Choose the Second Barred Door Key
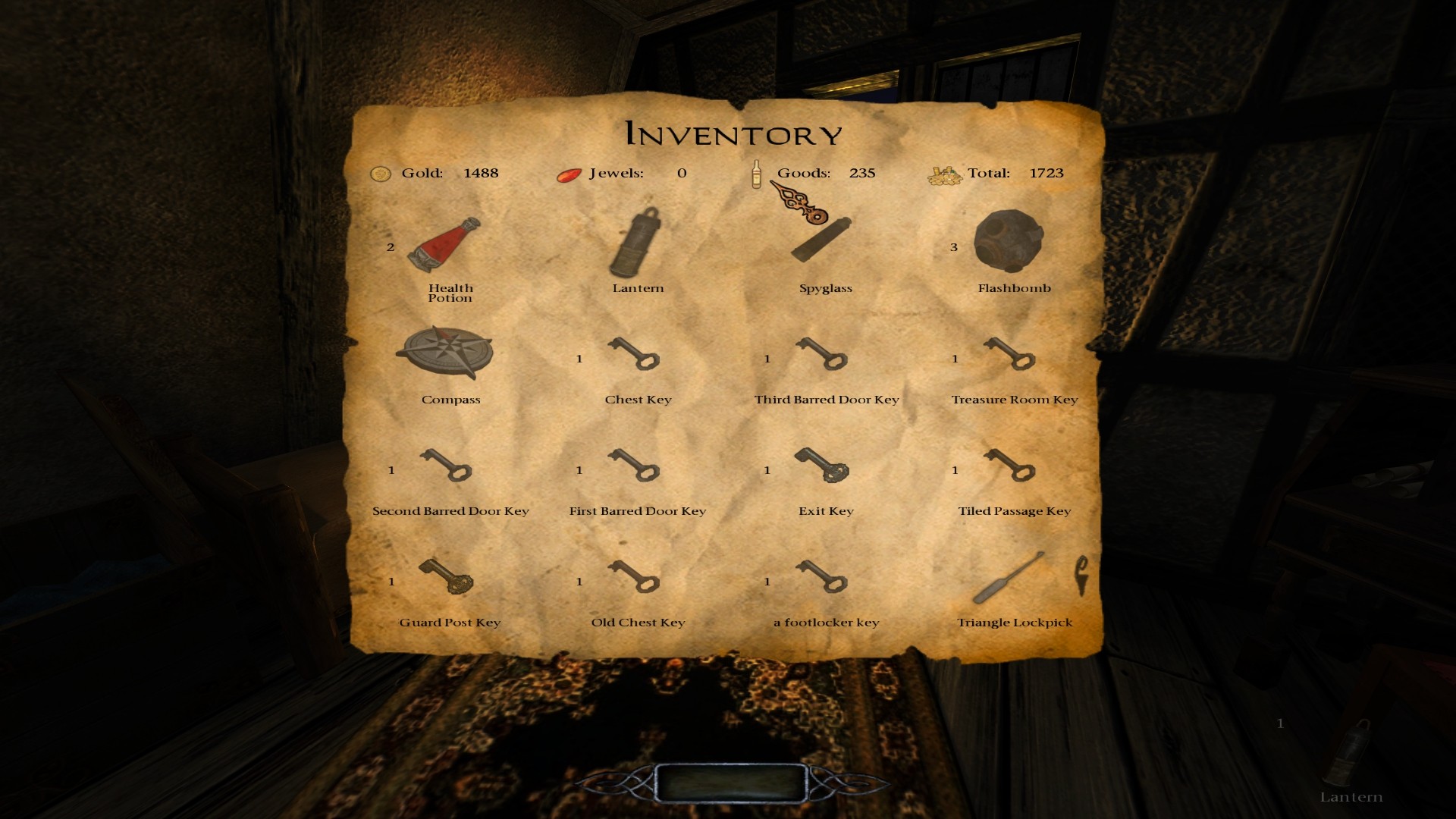This screenshot has width=1456, height=819. tap(447, 466)
